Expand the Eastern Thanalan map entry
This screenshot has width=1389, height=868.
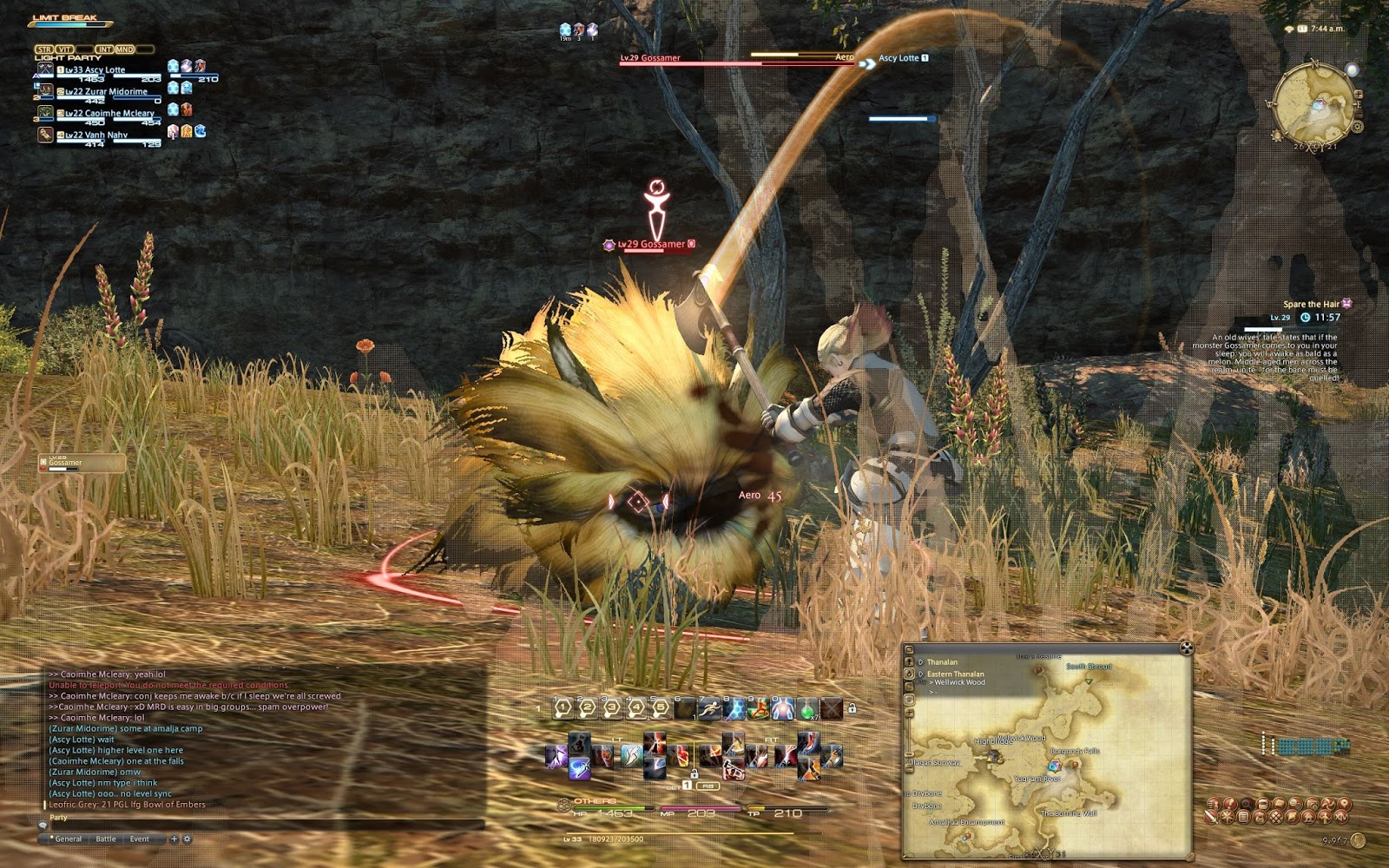click(x=919, y=674)
